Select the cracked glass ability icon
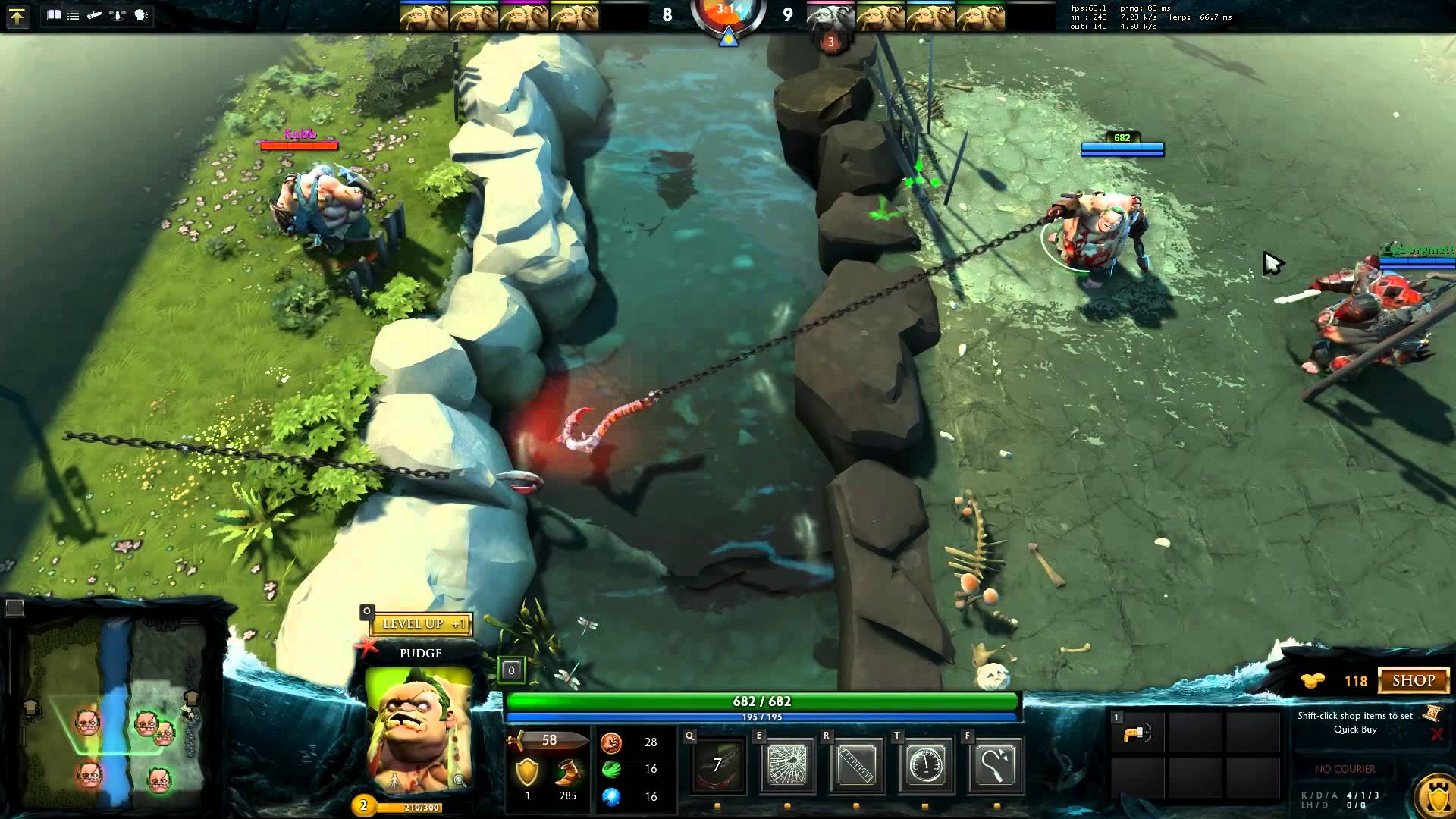 click(x=787, y=764)
